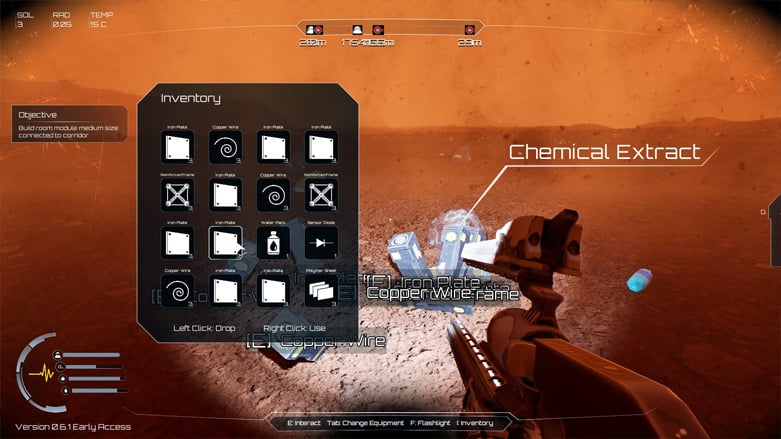The image size is (781, 439).
Task: Pick the Polymer Sheet inventory slot
Action: coord(321,290)
